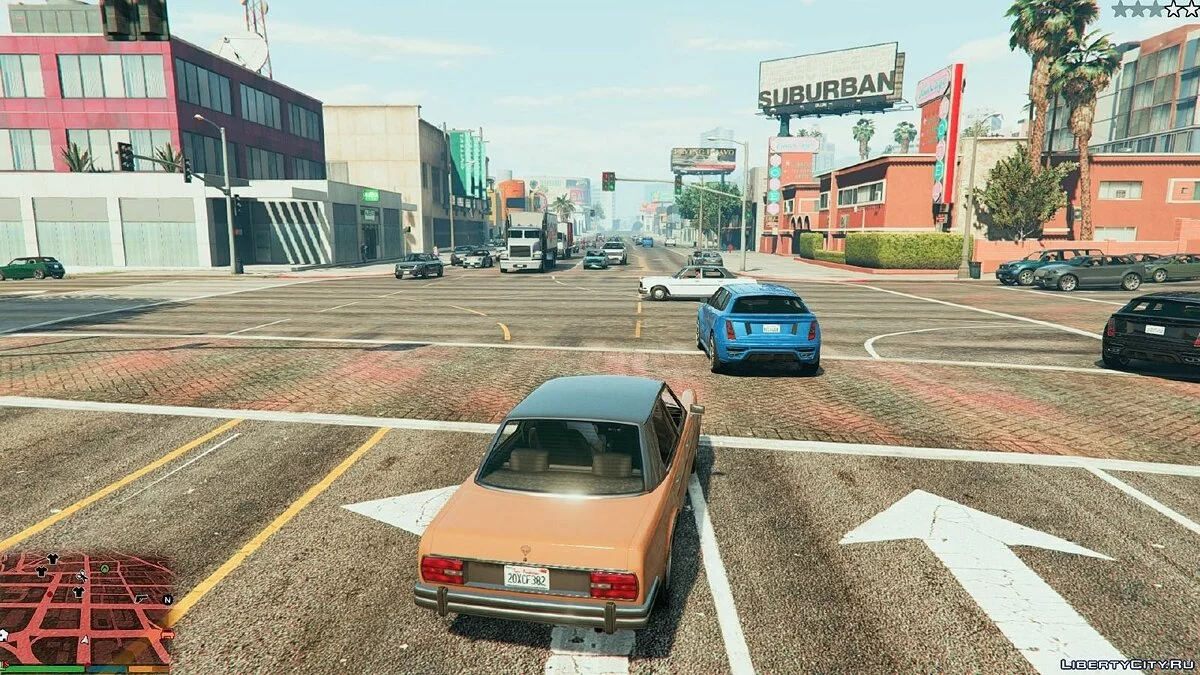Click the white house blip on minimap
Image resolution: width=1200 pixels, height=675 pixels.
click(4, 635)
